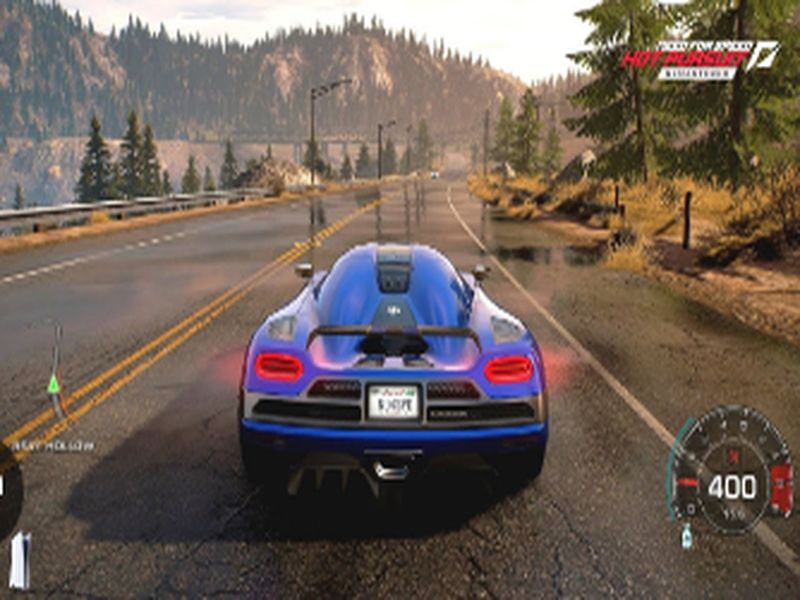Open the circular minimap at the screen edge
This screenshot has width=800, height=600.
(8, 490)
